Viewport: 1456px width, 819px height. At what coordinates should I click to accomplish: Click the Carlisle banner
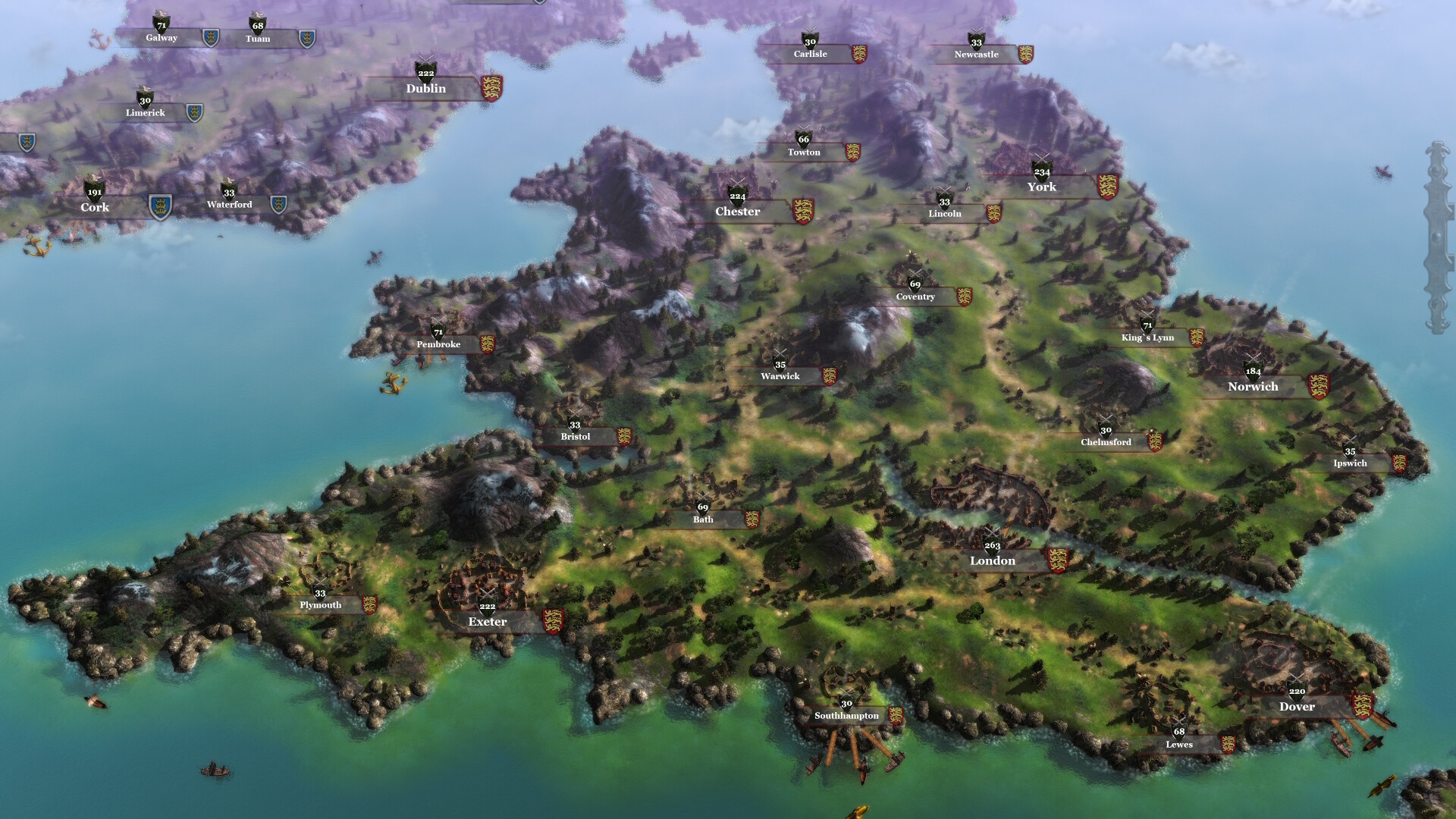(811, 54)
